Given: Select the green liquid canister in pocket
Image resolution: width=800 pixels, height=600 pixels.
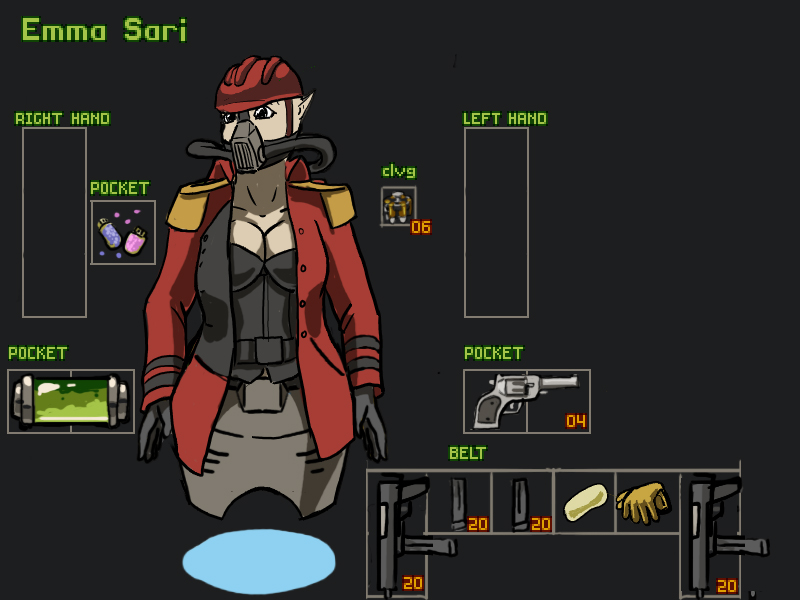Looking at the screenshot, I should [x=70, y=401].
